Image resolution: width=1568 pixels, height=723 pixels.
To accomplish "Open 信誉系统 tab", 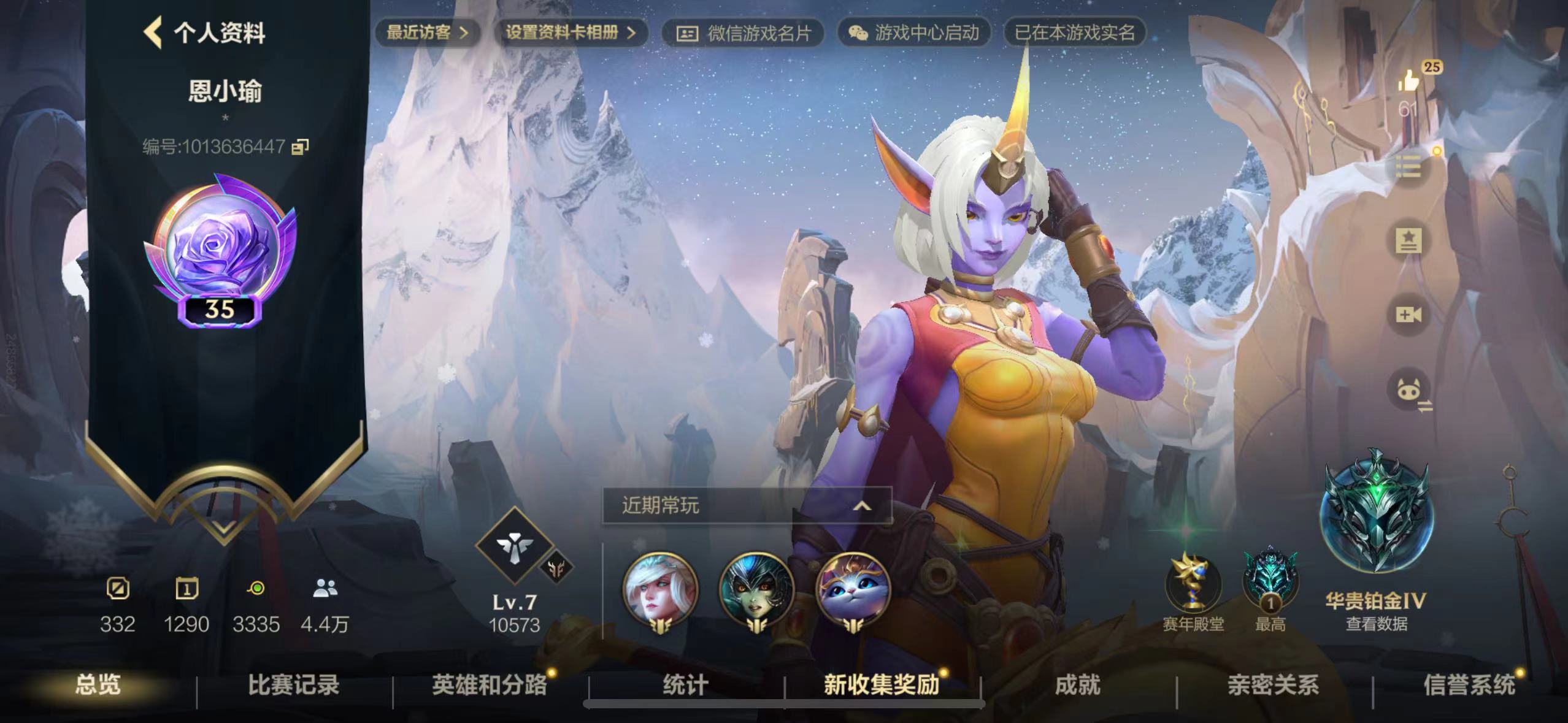I will 1469,685.
